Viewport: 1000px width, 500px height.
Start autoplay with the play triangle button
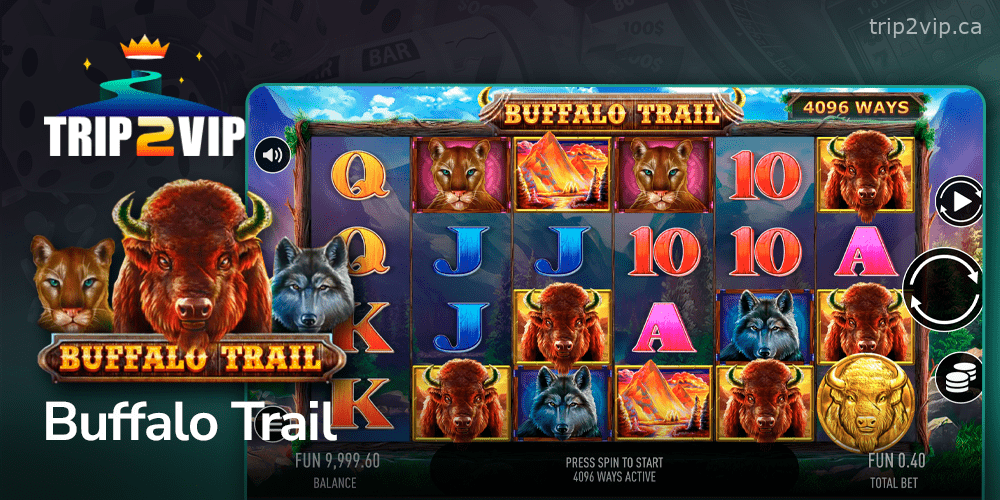click(958, 202)
